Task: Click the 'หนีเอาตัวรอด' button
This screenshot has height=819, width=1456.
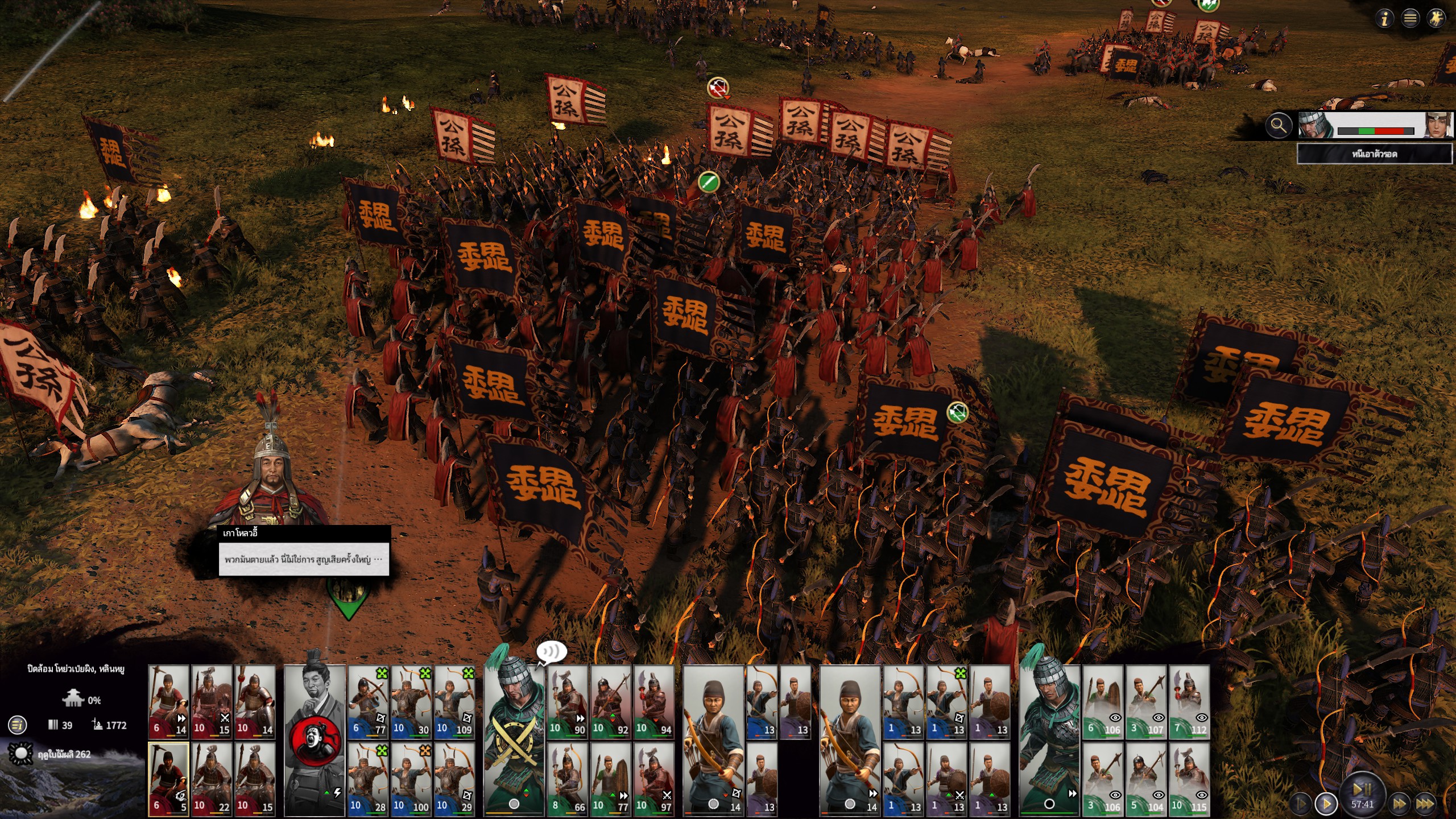Action: (1374, 154)
